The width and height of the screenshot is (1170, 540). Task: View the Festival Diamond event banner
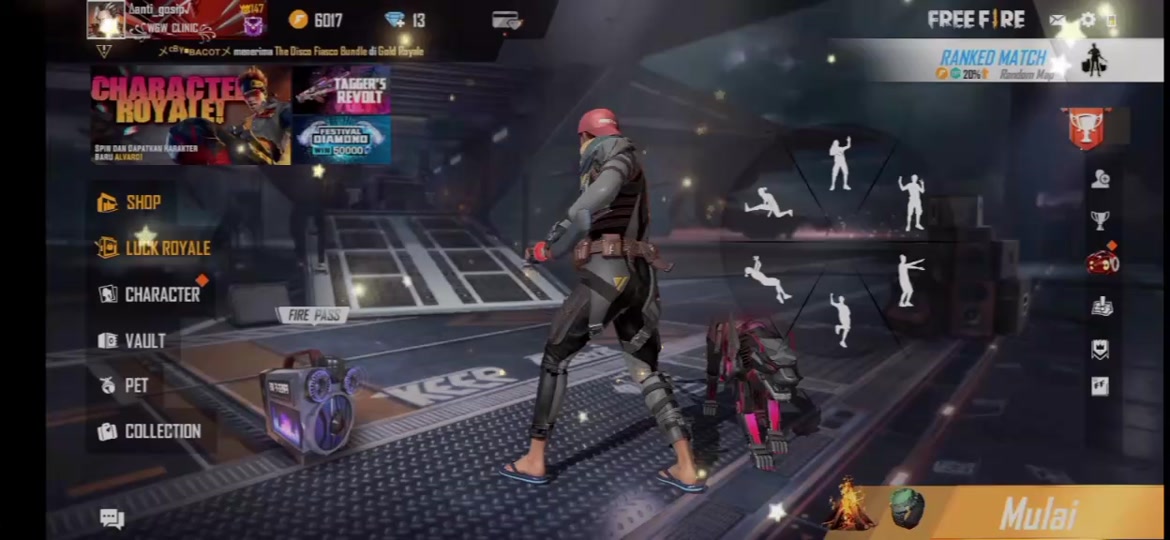tap(341, 140)
